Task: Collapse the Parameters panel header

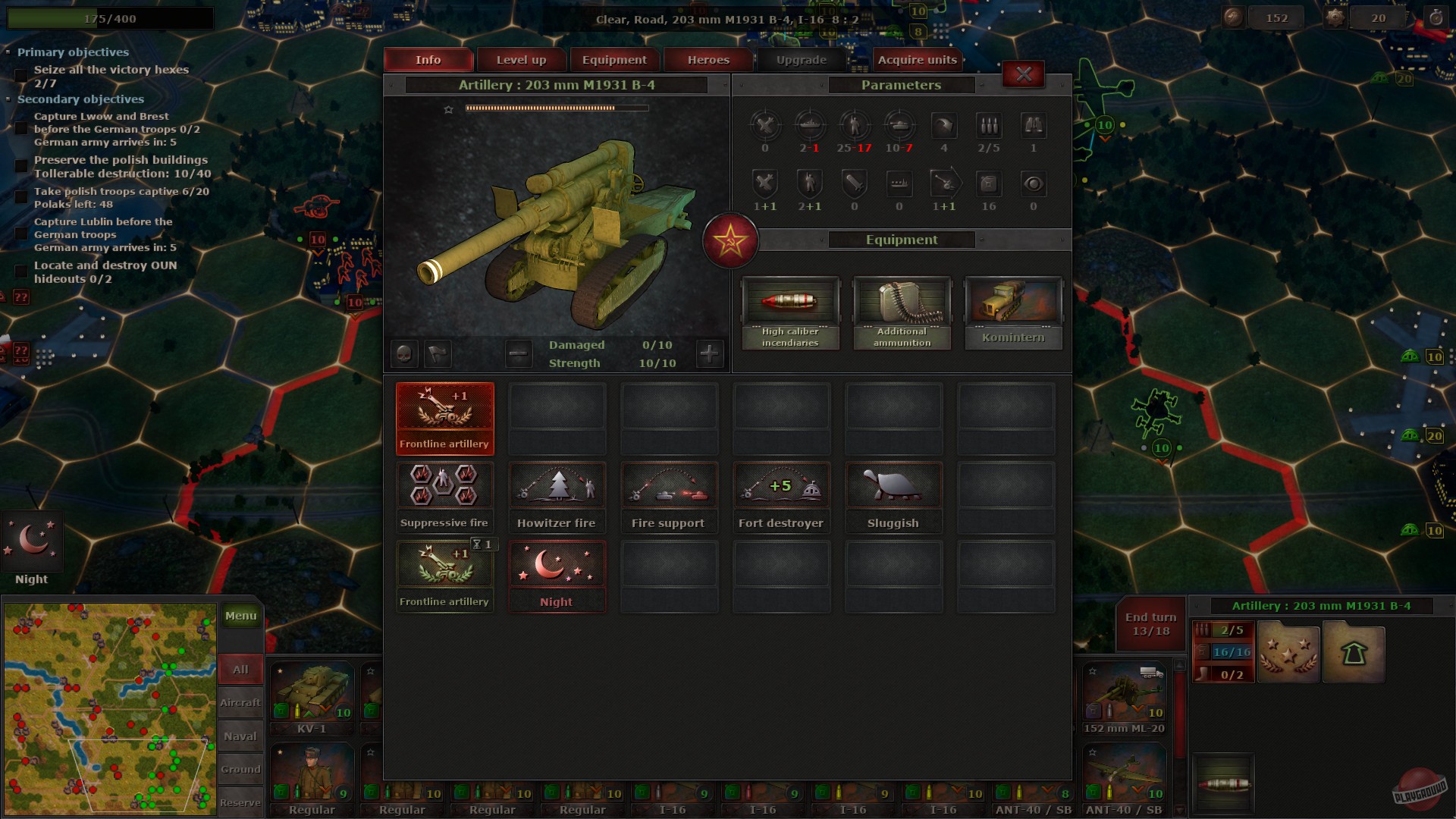Action: click(x=902, y=85)
